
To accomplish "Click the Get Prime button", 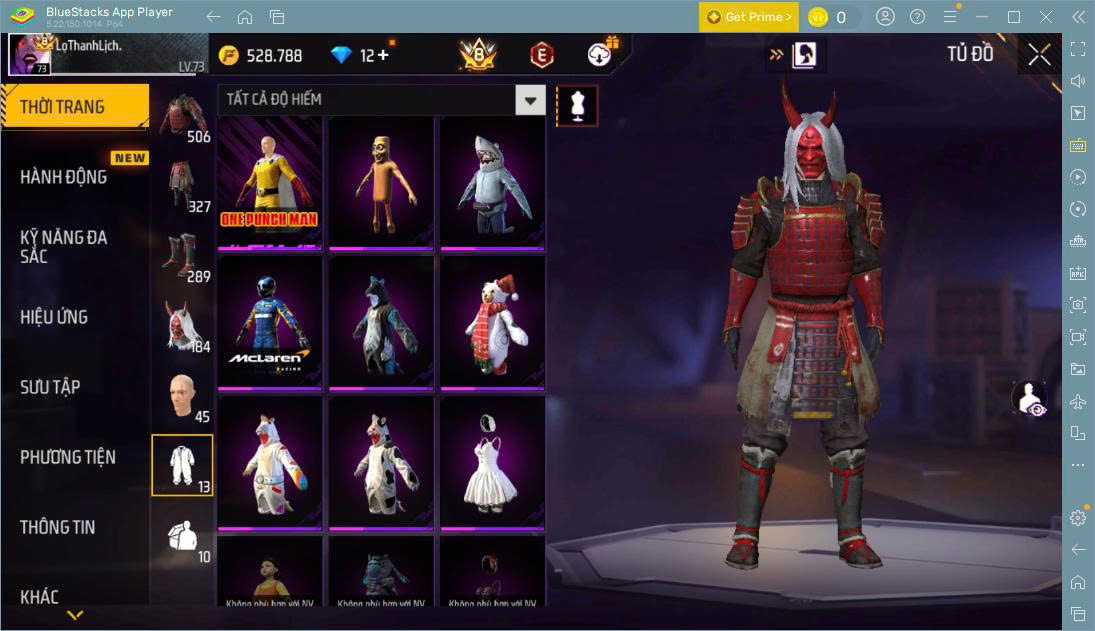I will 749,17.
